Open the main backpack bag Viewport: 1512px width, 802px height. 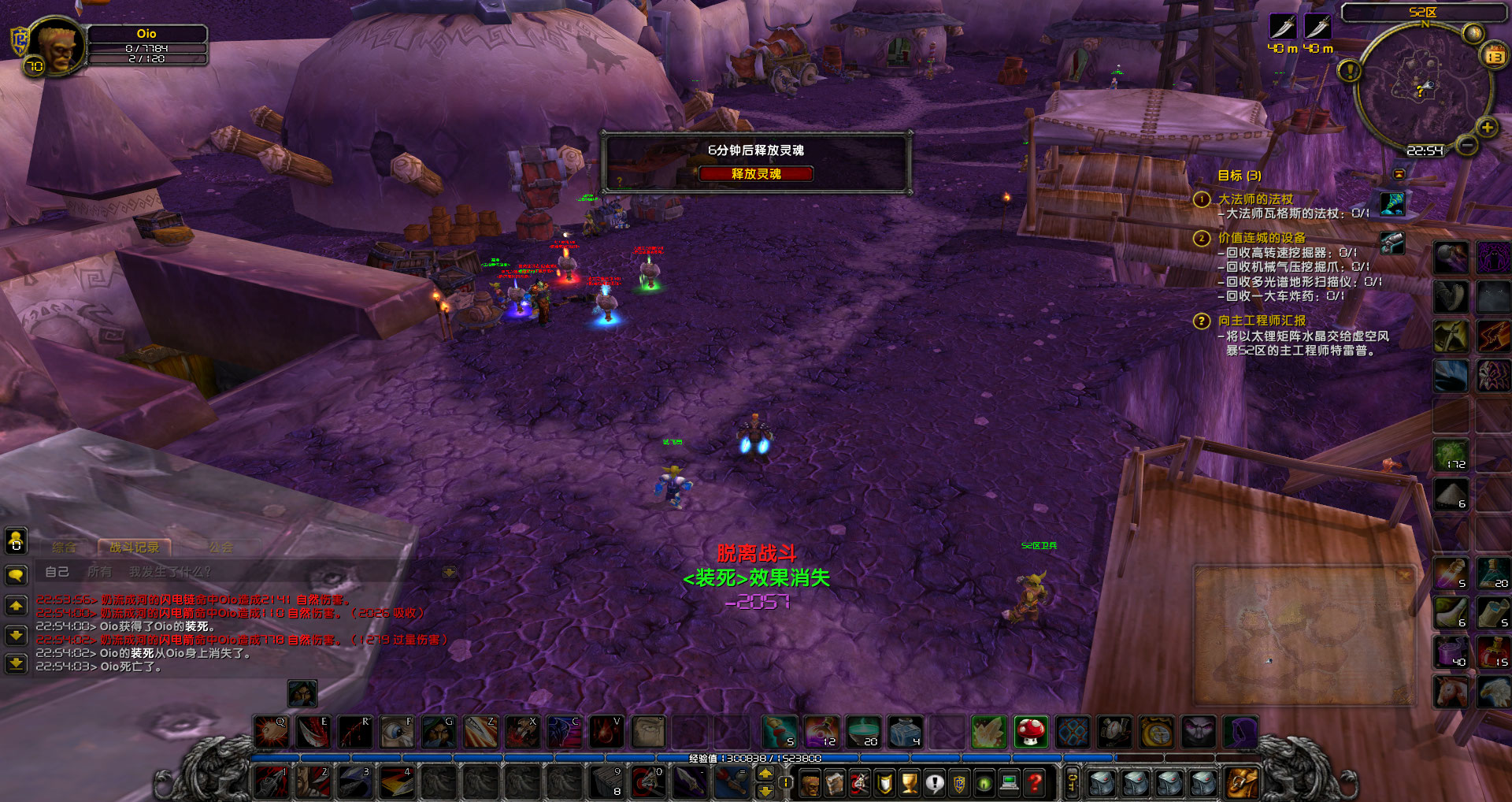(1242, 782)
